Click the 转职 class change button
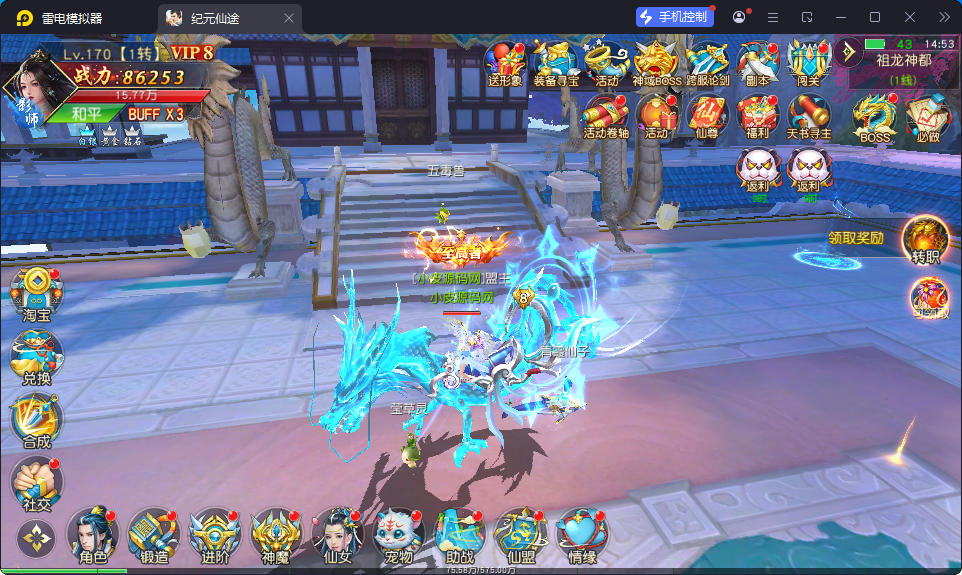Screen dimensions: 962x575 (x=926, y=242)
